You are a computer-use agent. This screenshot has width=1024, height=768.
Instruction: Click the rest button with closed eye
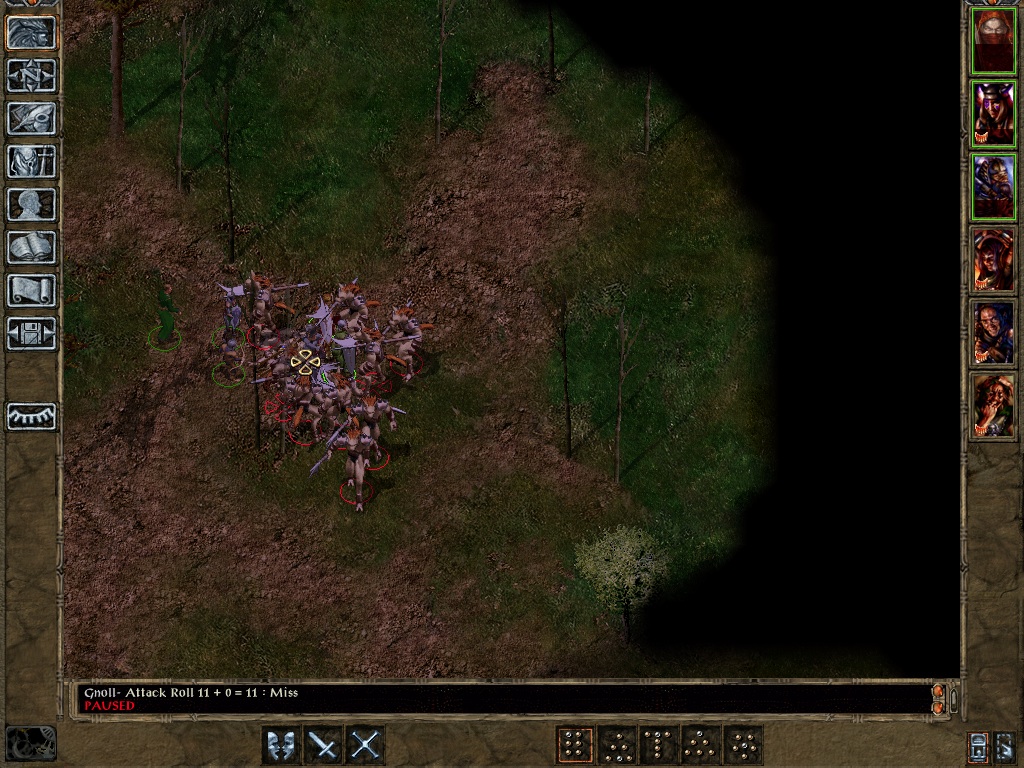point(32,416)
